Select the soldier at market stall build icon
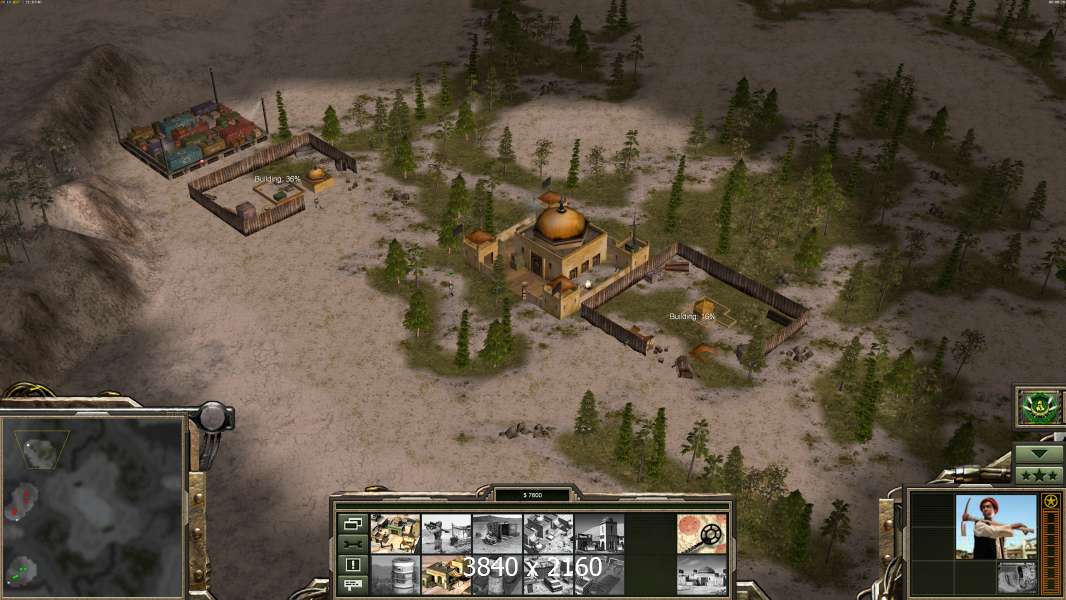The width and height of the screenshot is (1066, 600). pyautogui.click(x=446, y=533)
